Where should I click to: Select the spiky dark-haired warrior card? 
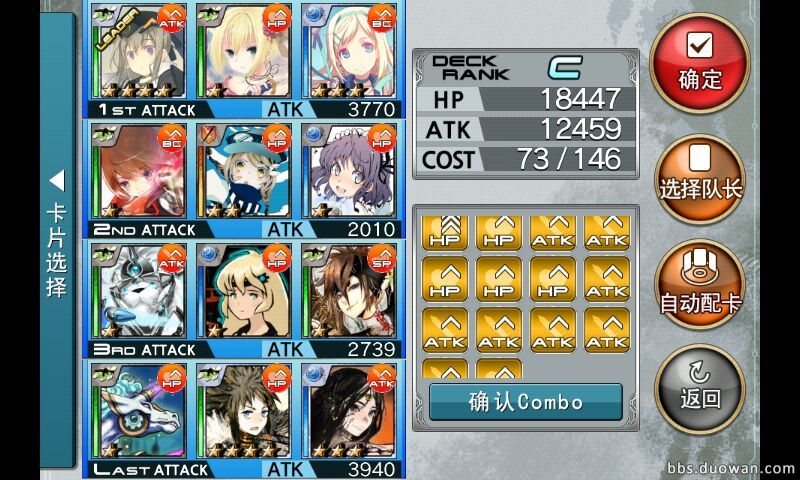tap(244, 411)
